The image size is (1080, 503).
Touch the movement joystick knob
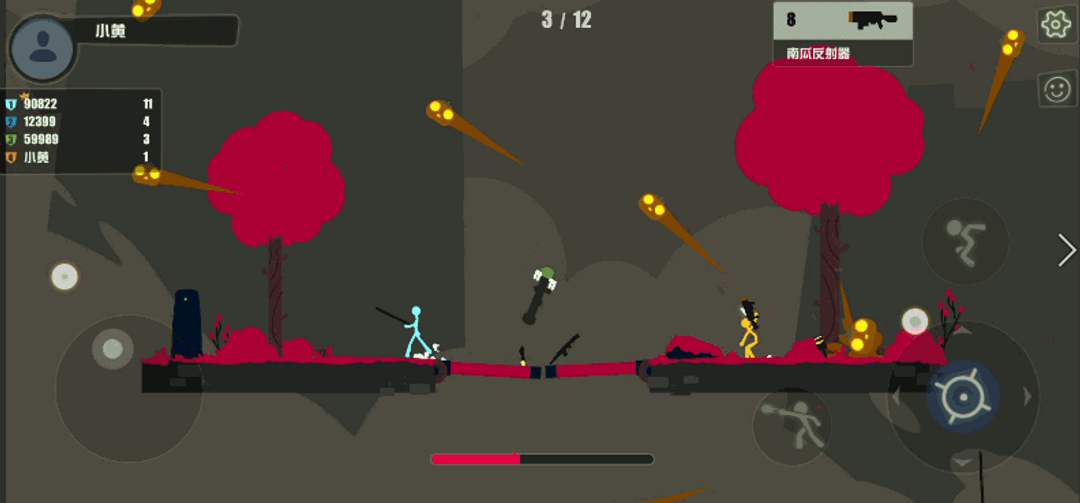(112, 349)
